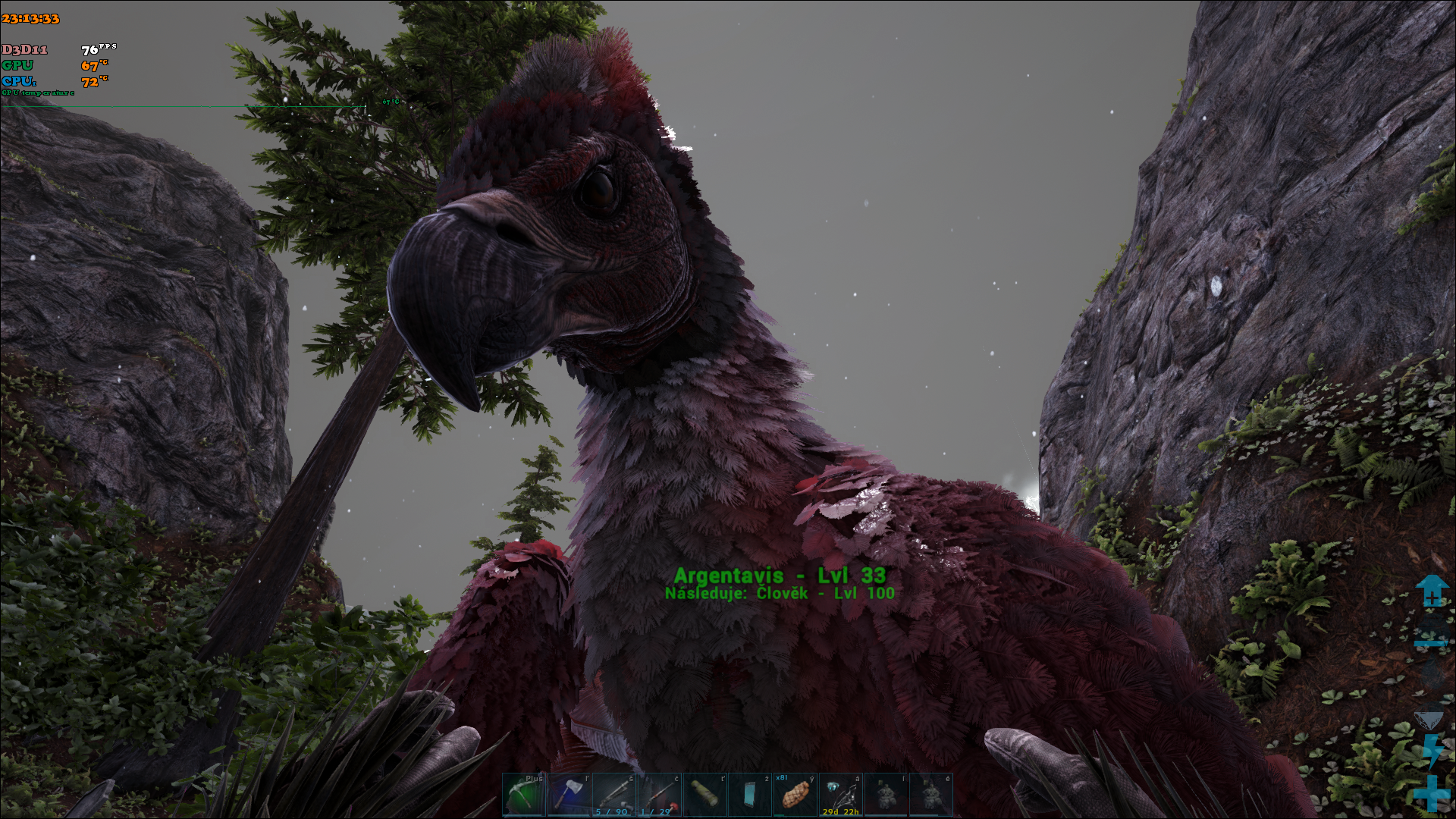The width and height of the screenshot is (1456, 819).
Task: Equip the hatchet from the hotbar
Action: [x=569, y=794]
